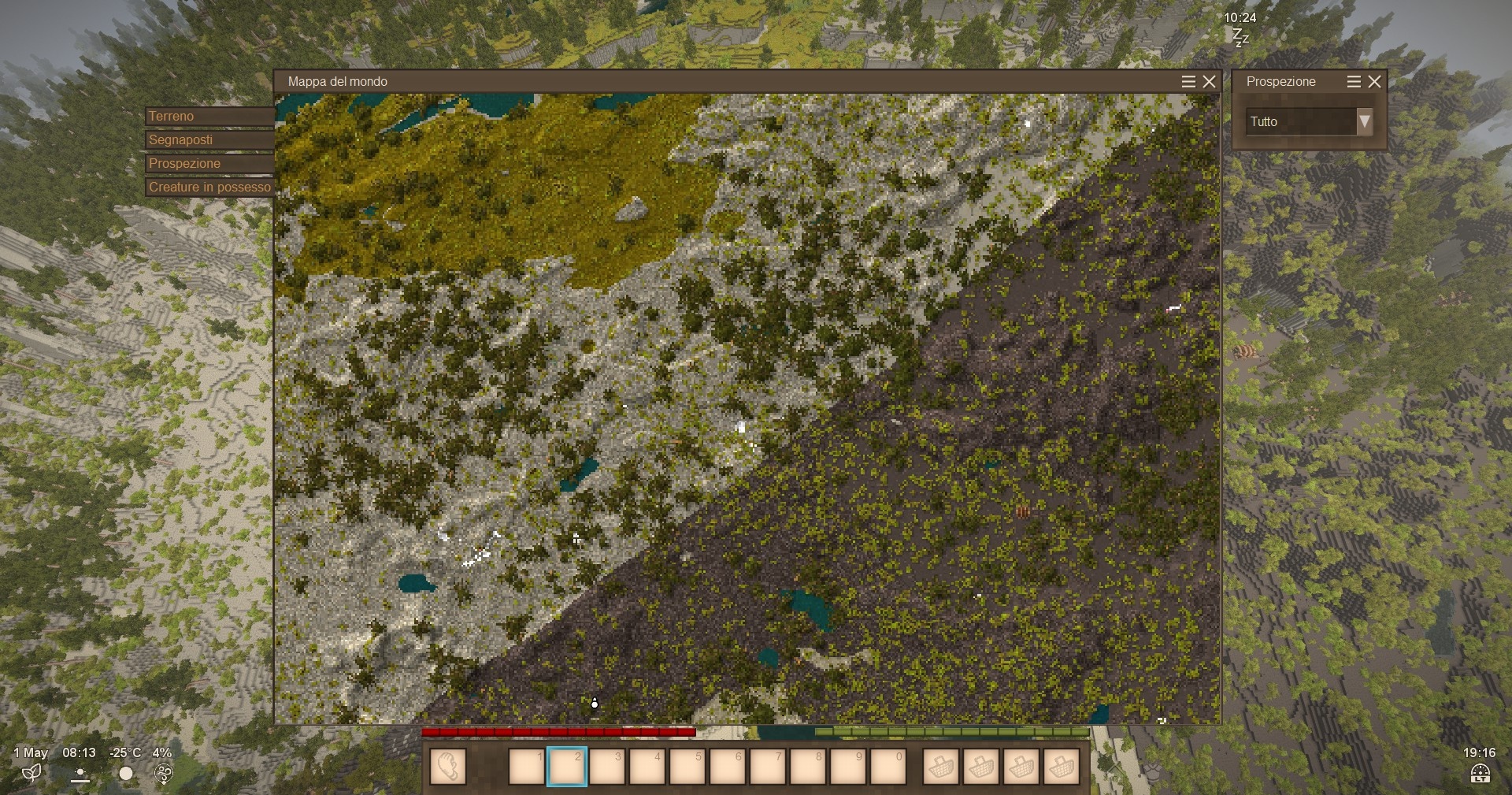Close the Prospezione panel
The height and width of the screenshot is (795, 1512).
tap(1375, 82)
